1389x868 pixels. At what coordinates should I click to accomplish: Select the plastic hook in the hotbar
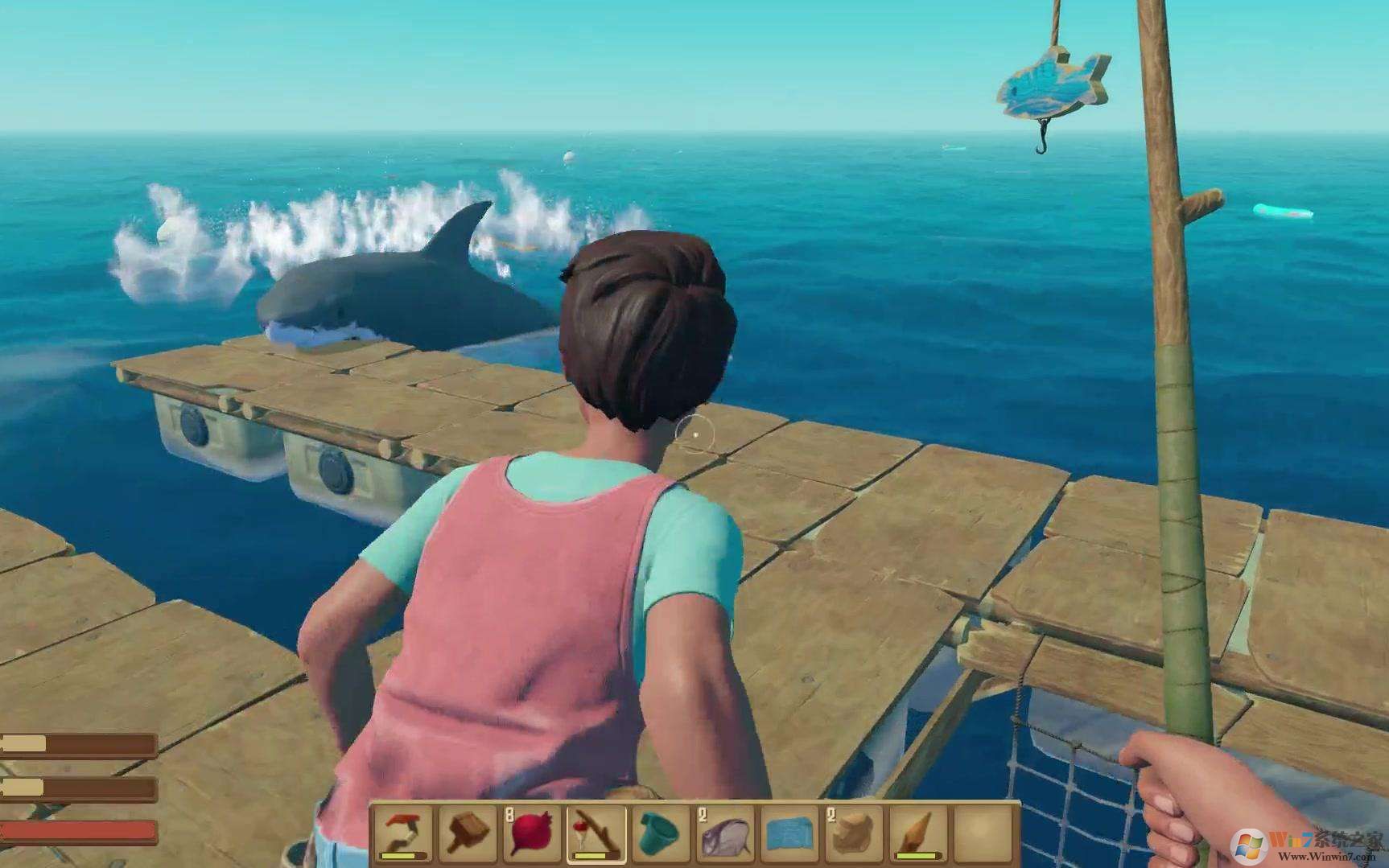pos(404,833)
